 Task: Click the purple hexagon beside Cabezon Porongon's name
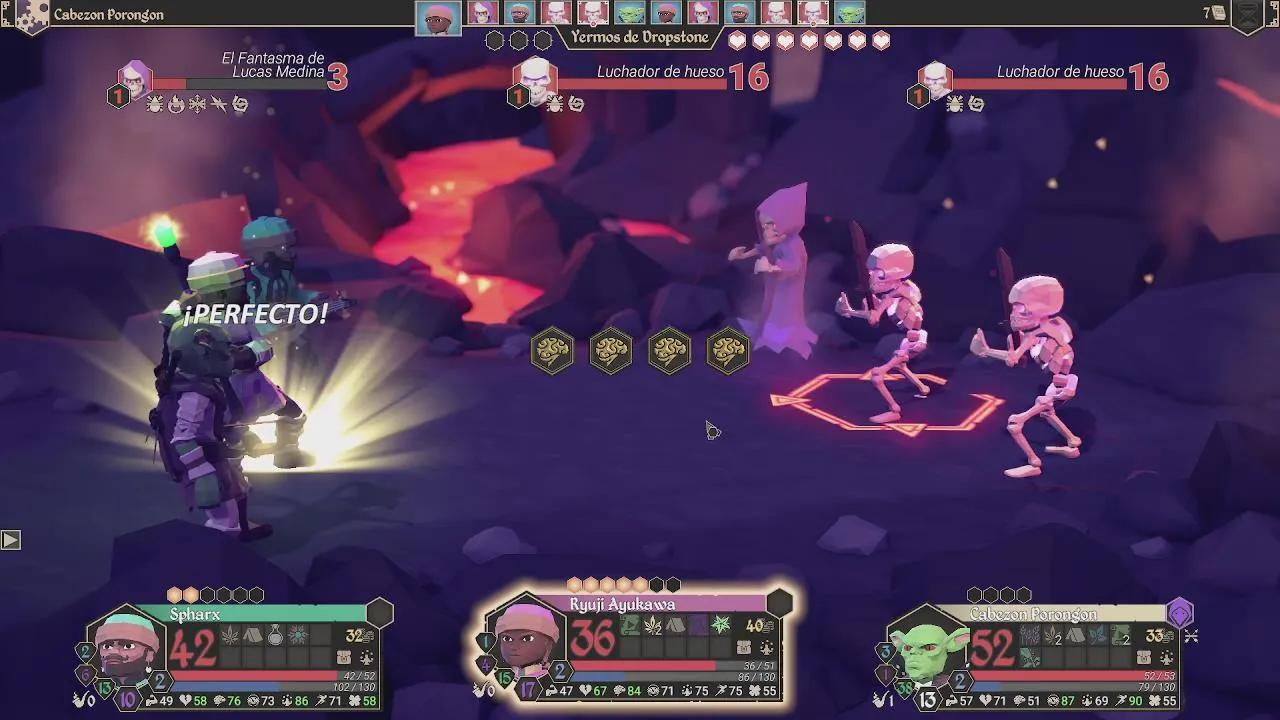(x=1180, y=612)
